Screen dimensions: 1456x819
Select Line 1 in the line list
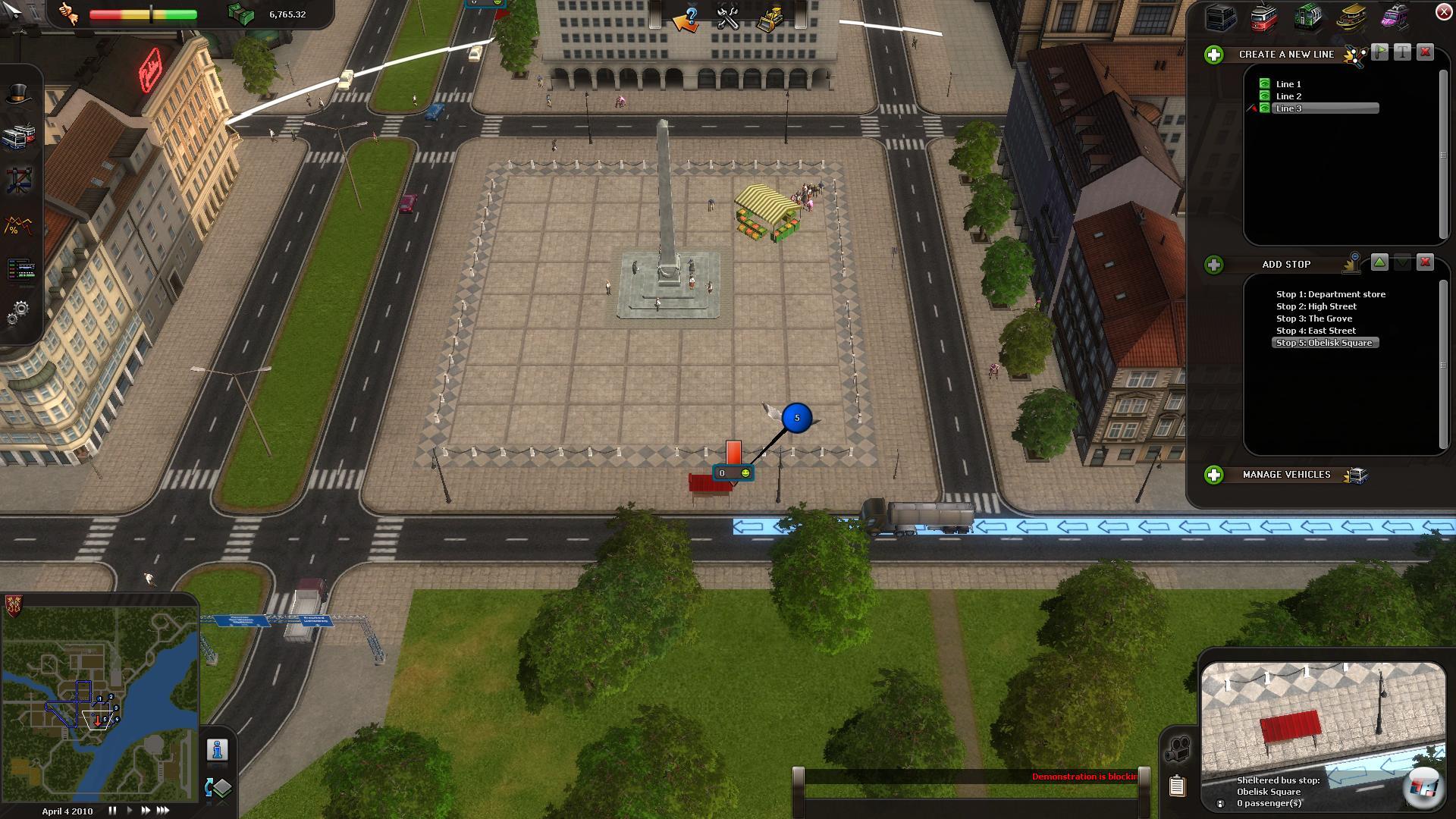[1288, 84]
